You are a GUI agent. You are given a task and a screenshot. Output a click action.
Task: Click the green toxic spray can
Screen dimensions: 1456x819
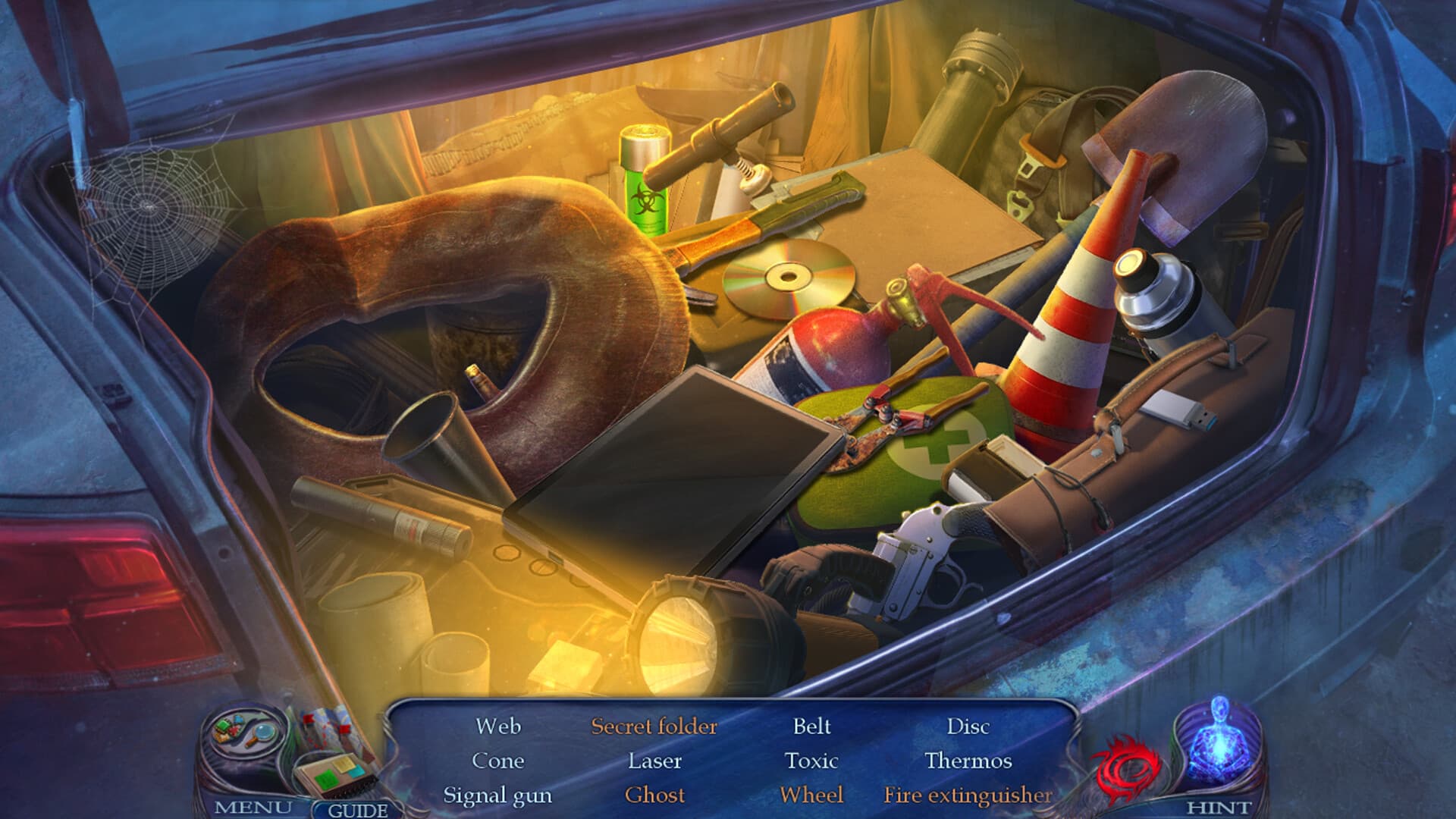coord(645,182)
